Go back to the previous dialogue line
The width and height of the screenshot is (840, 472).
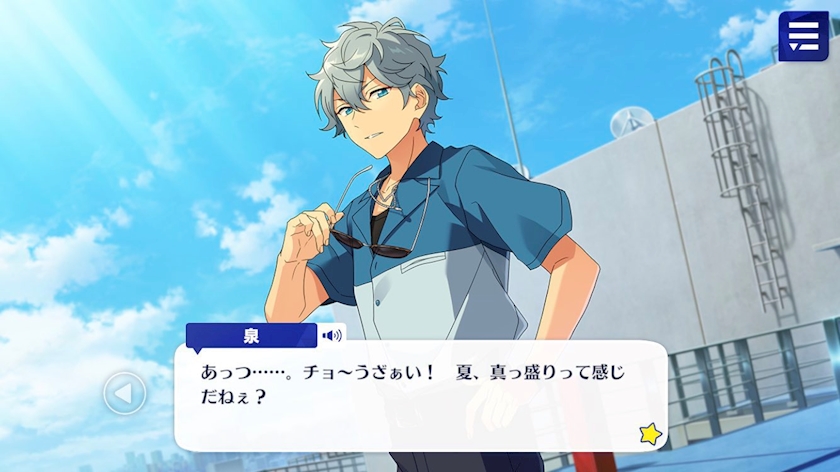point(125,393)
